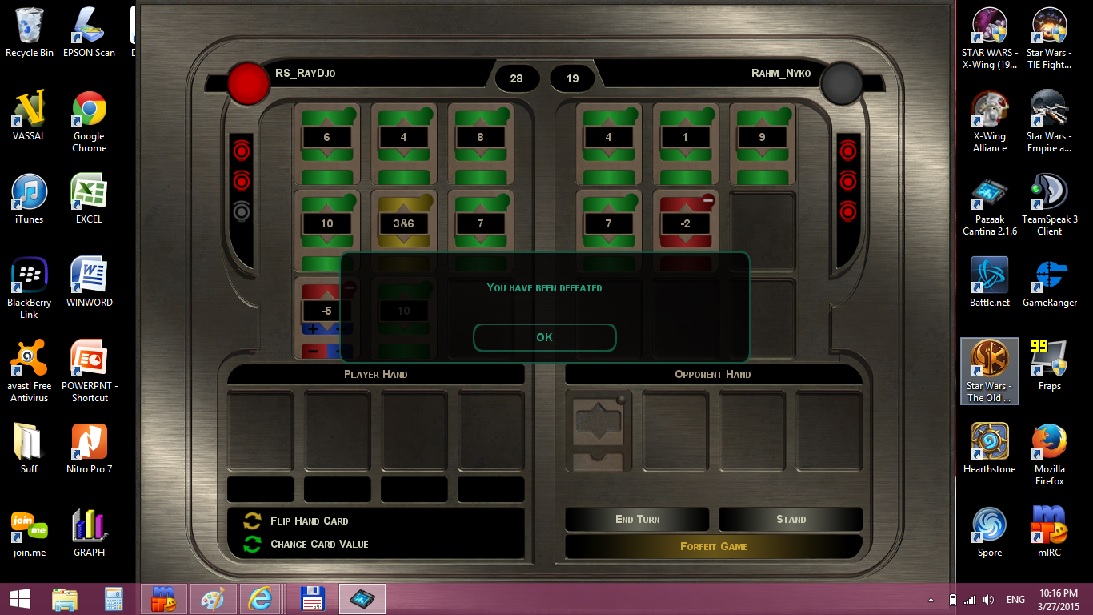Launch Google Chrome from the desktop
Image resolution: width=1093 pixels, height=615 pixels.
[x=89, y=120]
